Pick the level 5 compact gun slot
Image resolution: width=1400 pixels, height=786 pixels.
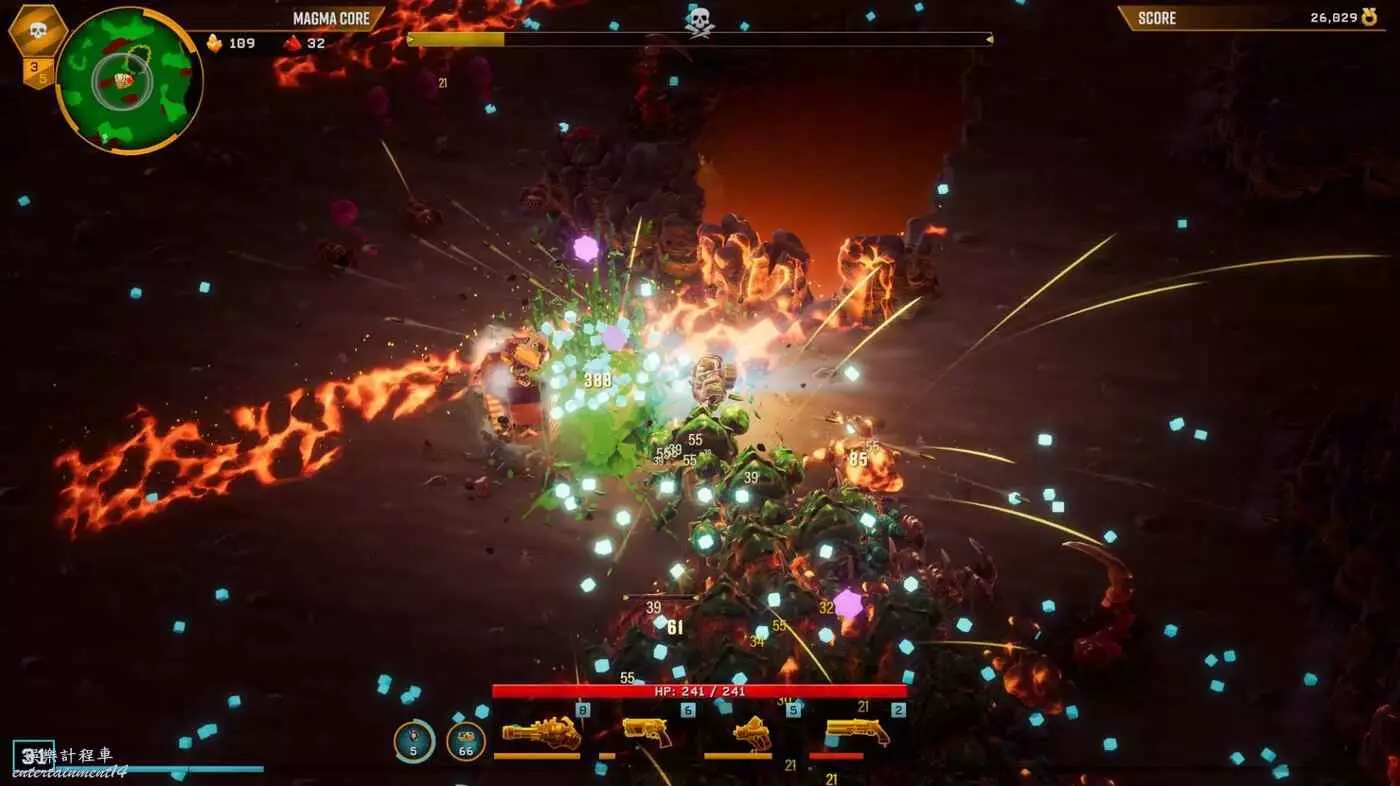pyautogui.click(x=752, y=734)
